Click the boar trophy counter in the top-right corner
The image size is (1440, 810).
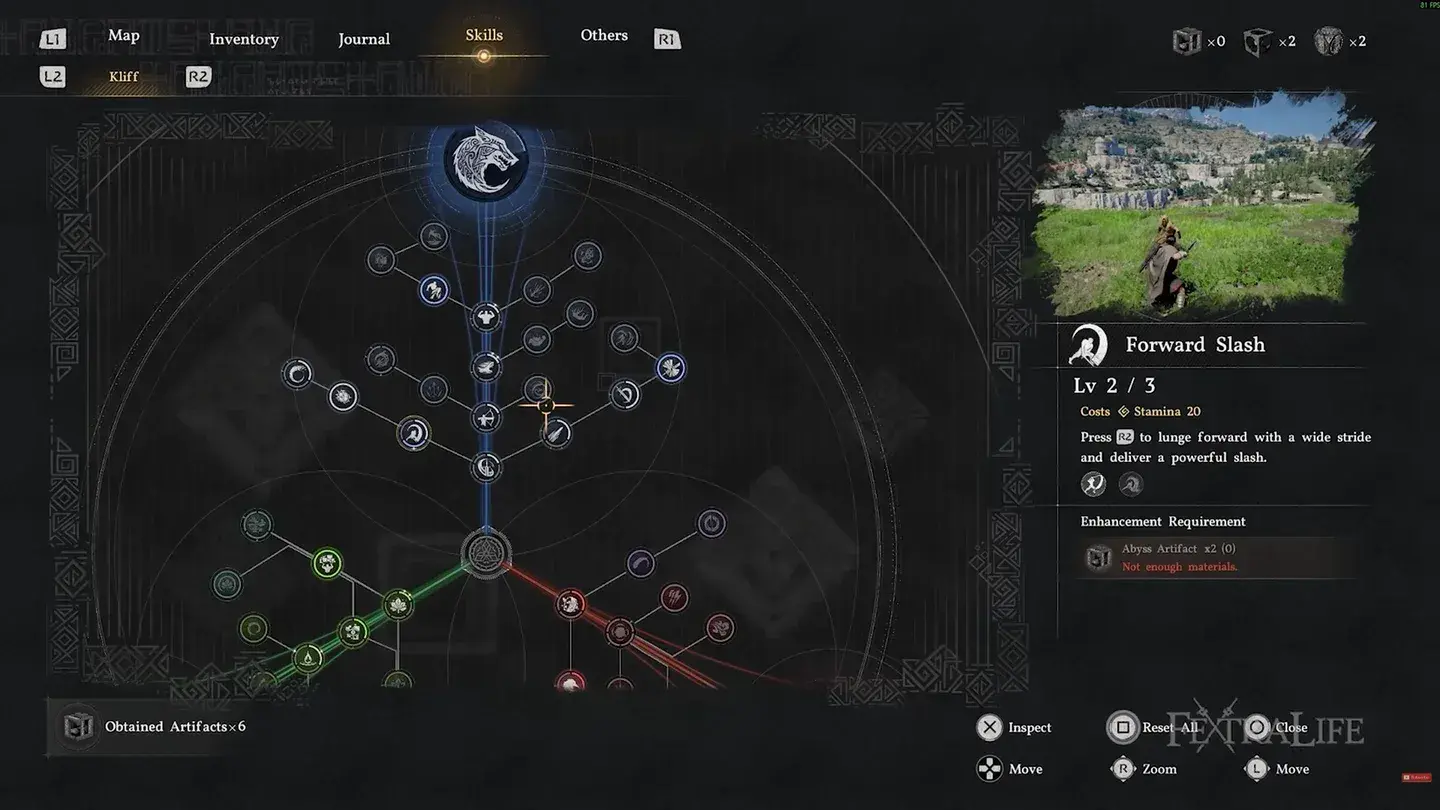tap(1330, 40)
